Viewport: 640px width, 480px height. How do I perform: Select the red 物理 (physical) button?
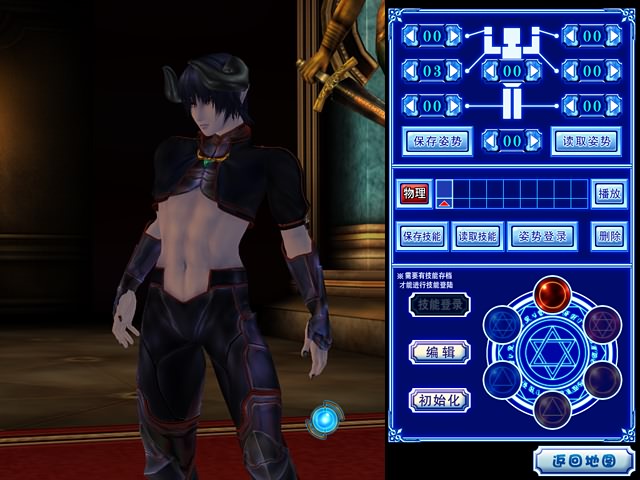[414, 193]
